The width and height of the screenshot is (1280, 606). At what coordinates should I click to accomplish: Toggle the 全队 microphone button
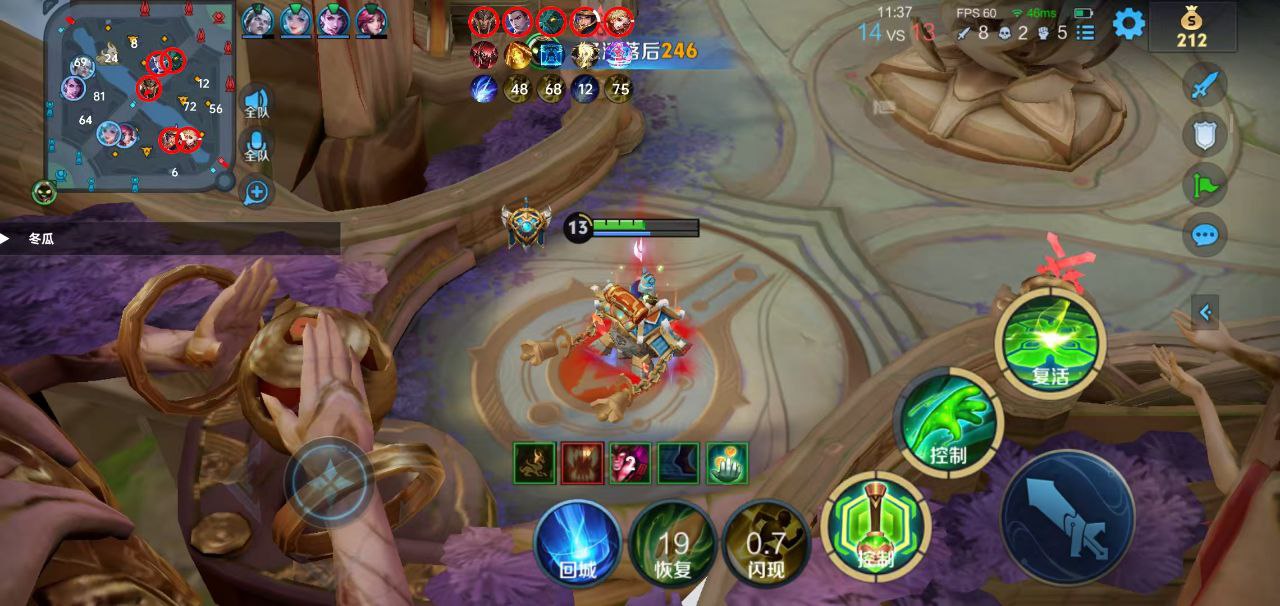pos(257,146)
